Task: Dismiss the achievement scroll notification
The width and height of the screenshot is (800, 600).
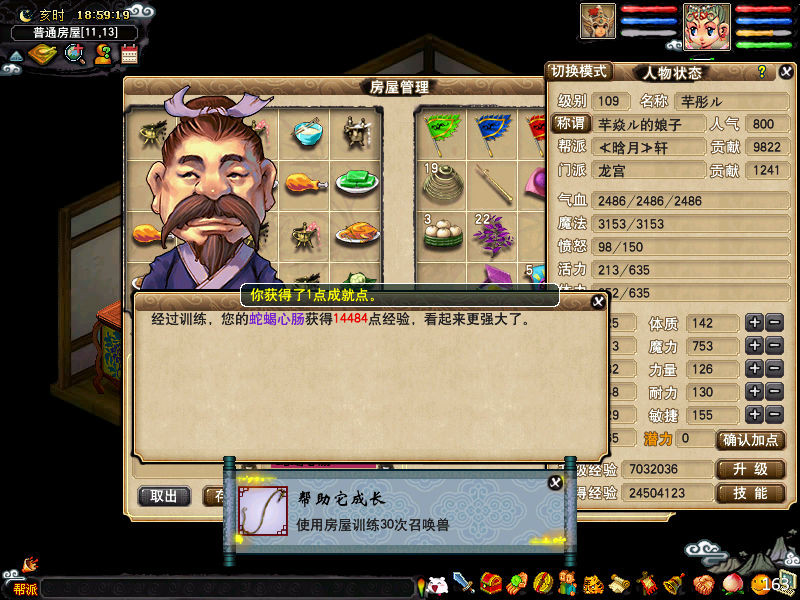Action: (x=555, y=483)
